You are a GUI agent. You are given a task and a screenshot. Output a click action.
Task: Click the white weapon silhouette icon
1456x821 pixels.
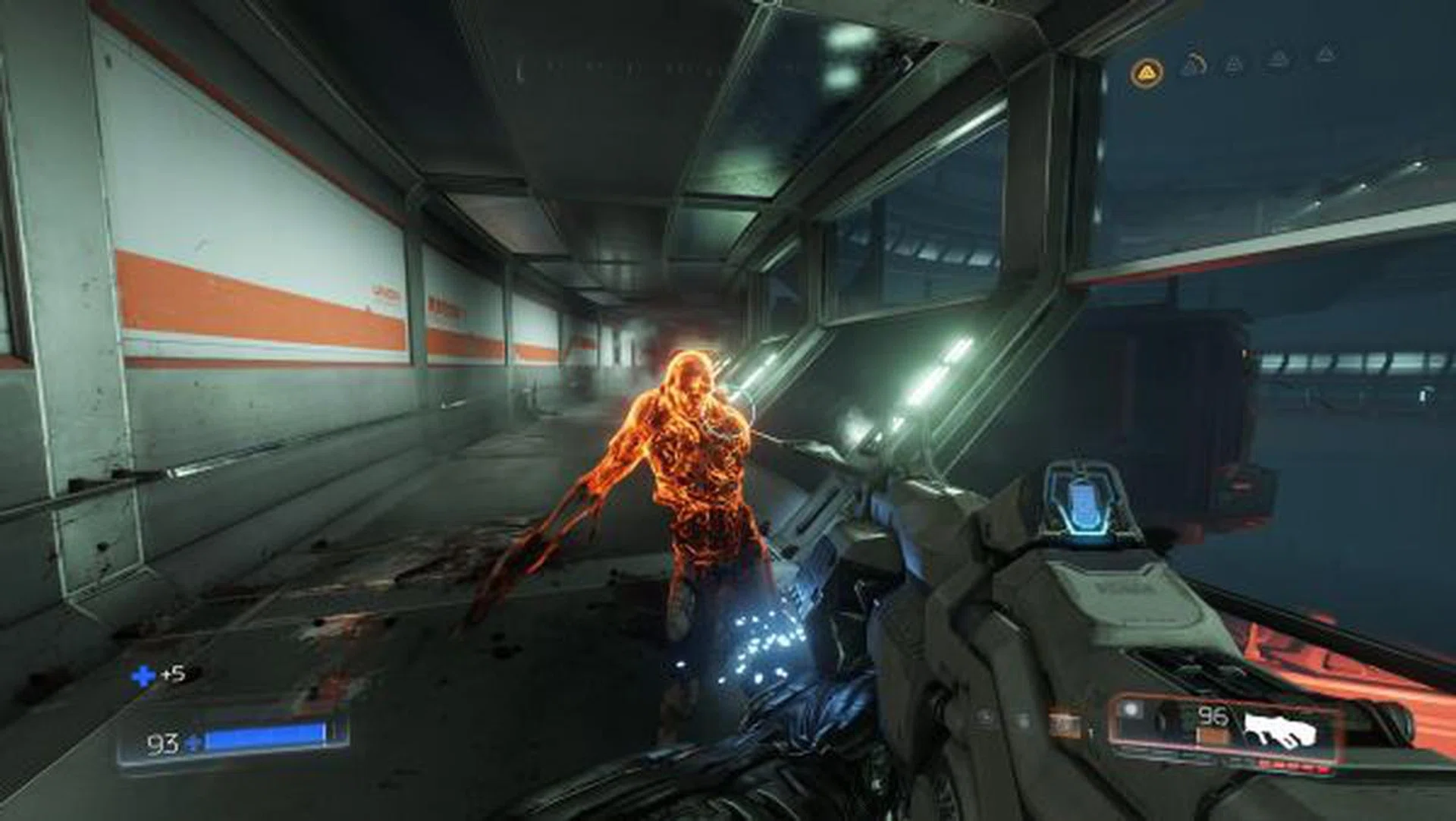pyautogui.click(x=1279, y=729)
